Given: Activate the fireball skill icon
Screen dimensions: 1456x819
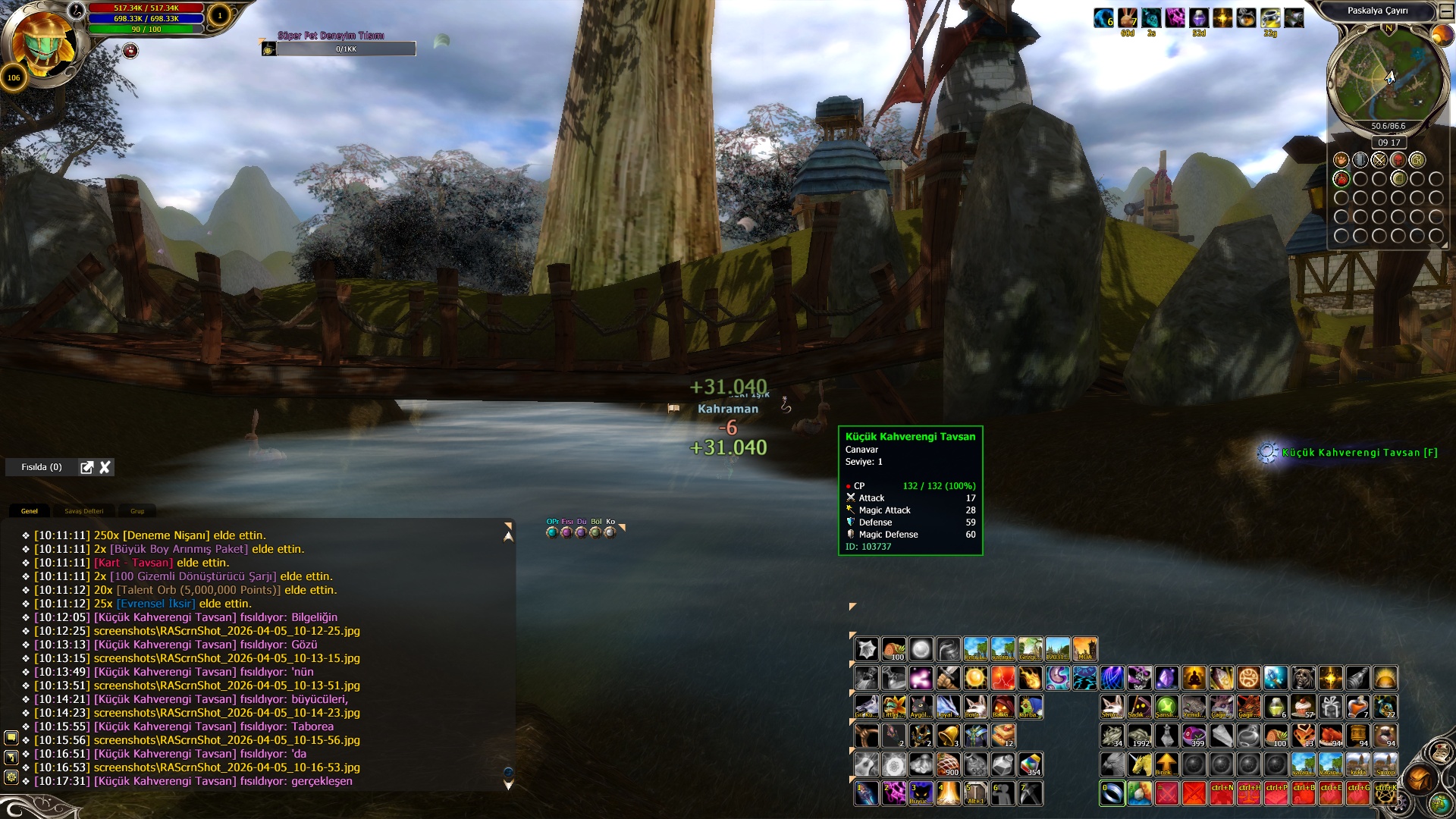Looking at the screenshot, I should [x=1030, y=678].
